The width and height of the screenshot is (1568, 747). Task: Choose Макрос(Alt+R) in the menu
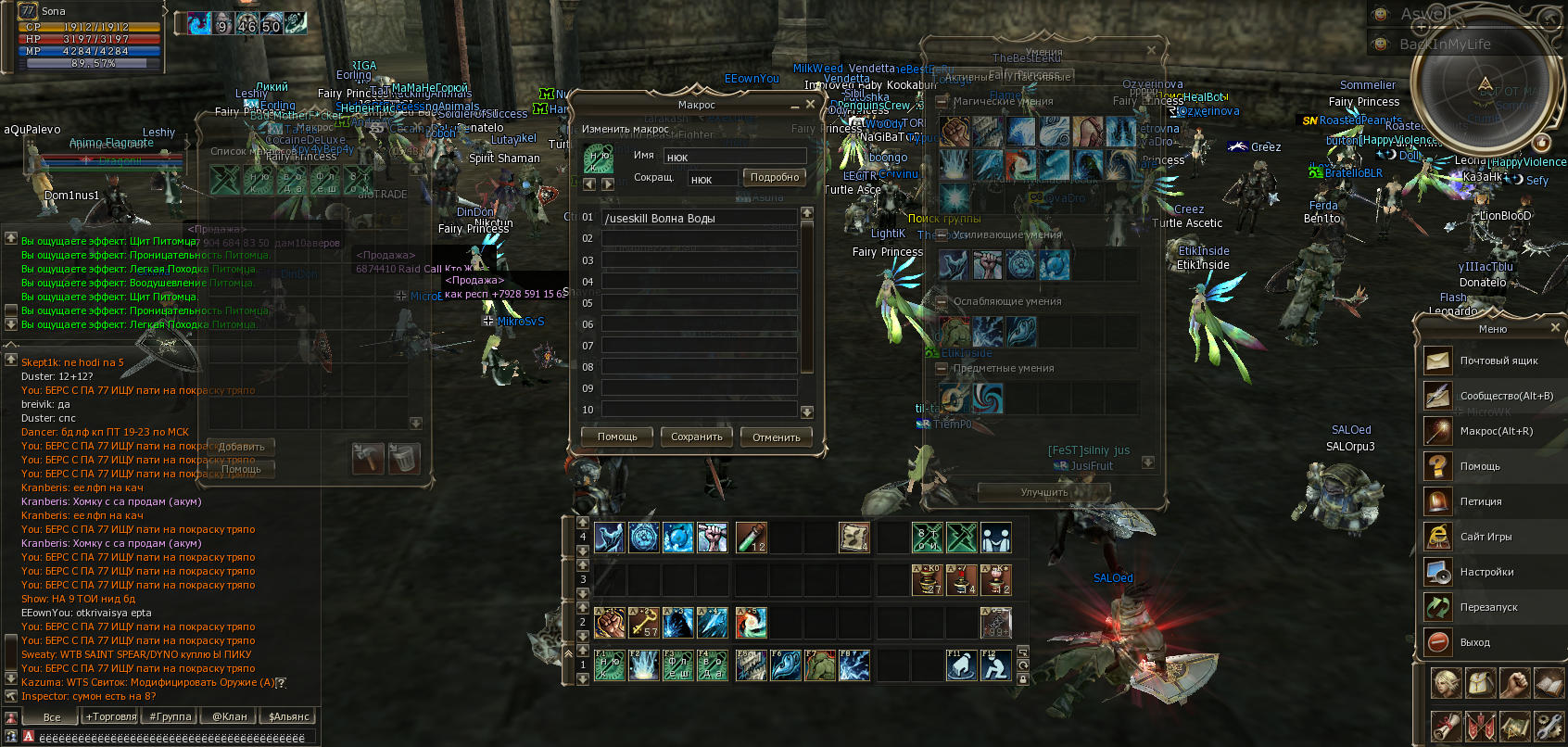(1496, 431)
